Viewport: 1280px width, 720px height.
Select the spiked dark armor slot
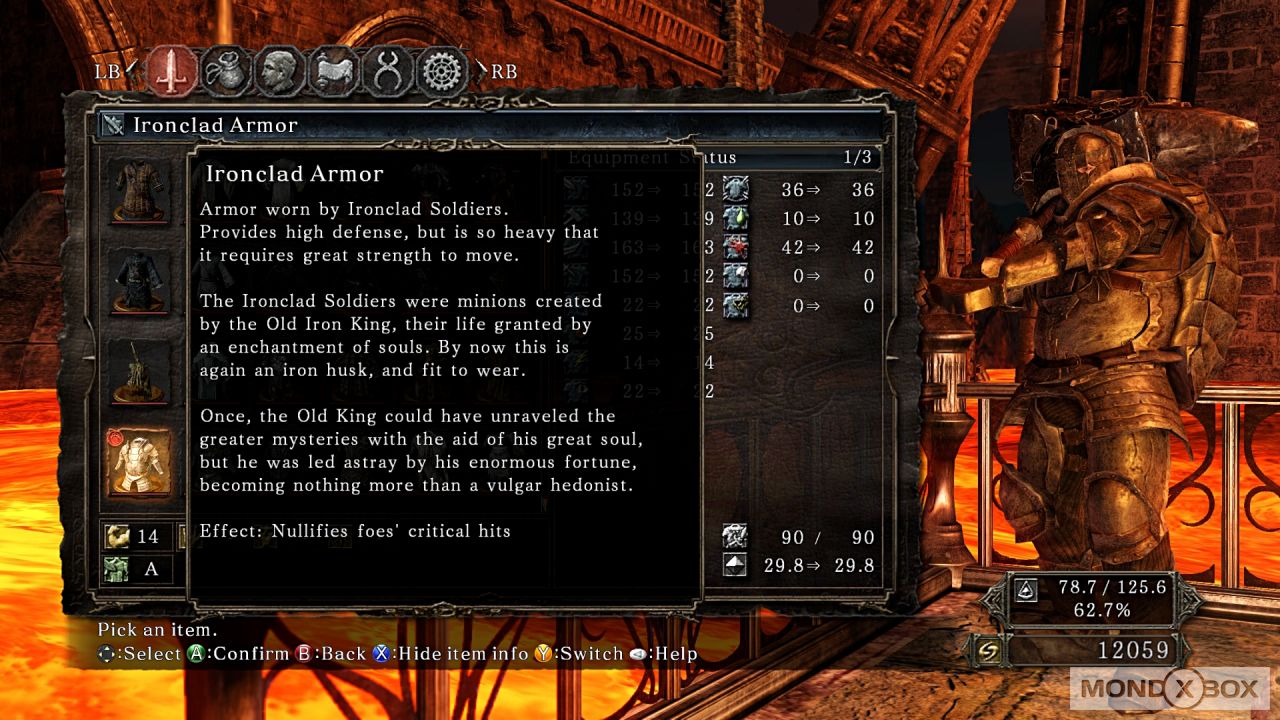(140, 371)
